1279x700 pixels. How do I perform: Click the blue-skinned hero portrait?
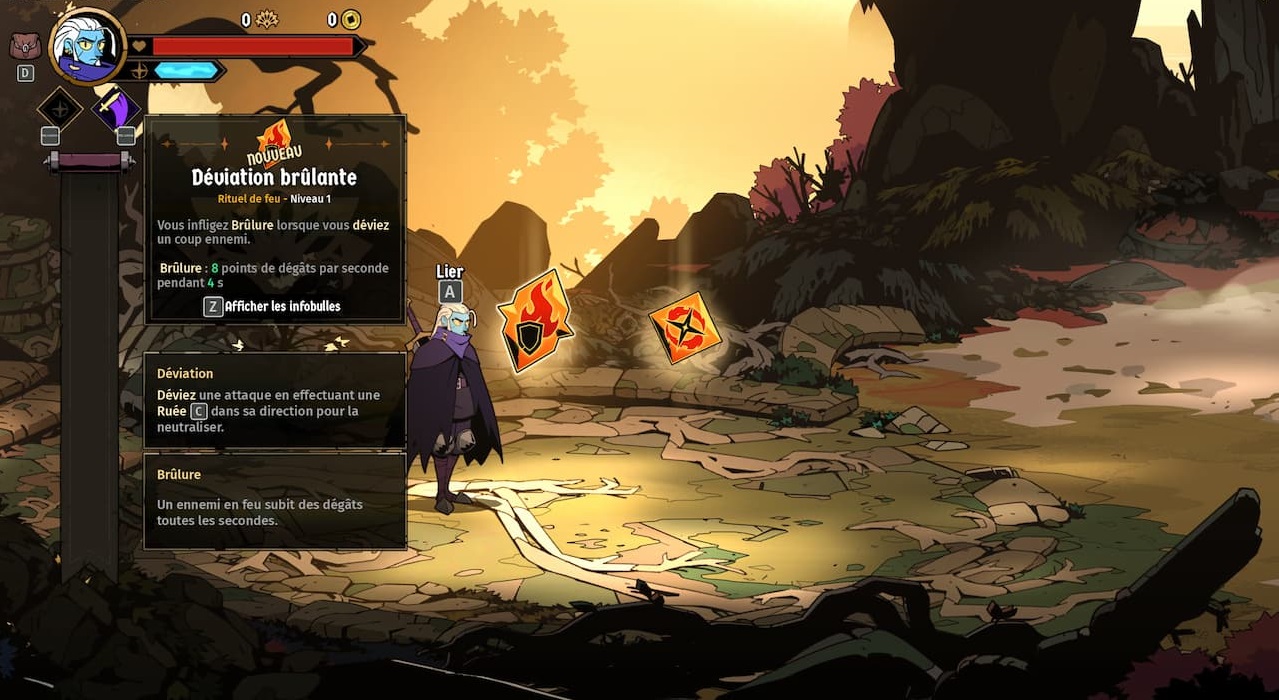pos(87,47)
